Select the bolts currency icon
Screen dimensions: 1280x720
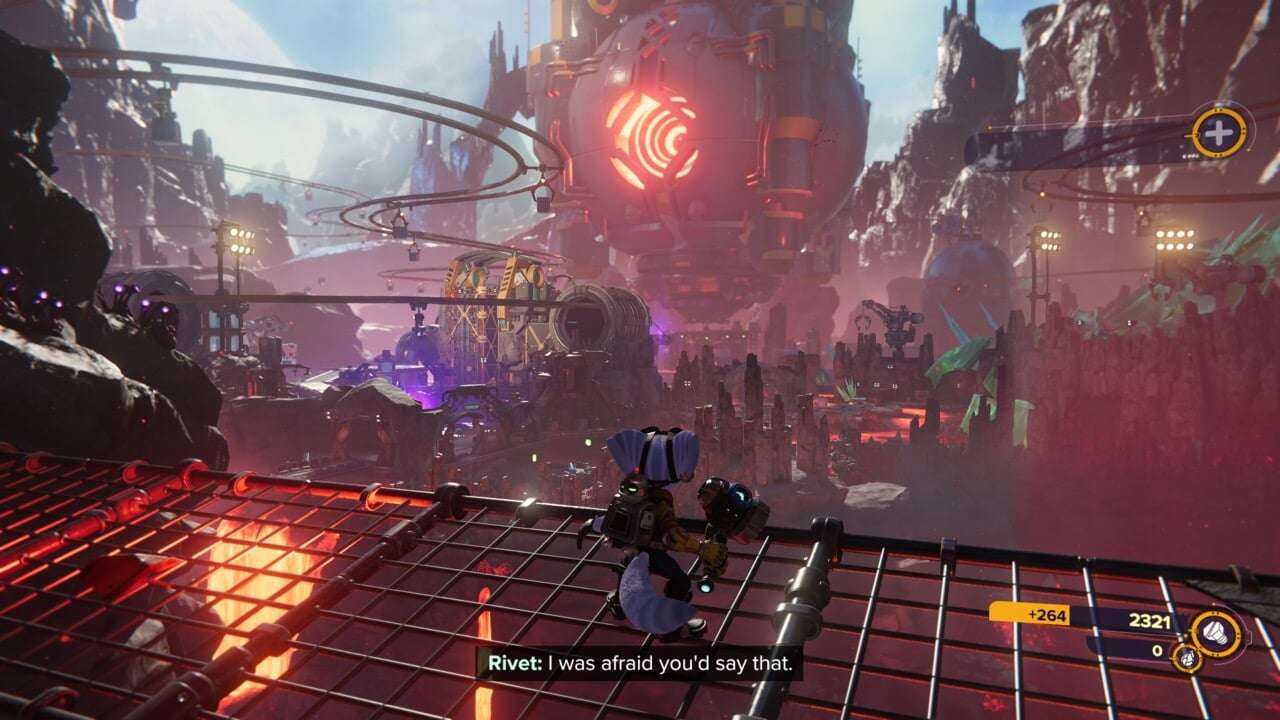(x=1217, y=631)
